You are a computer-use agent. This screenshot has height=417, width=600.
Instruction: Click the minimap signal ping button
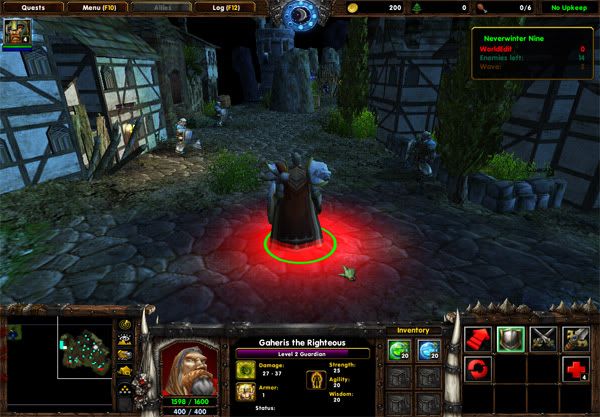124,326
